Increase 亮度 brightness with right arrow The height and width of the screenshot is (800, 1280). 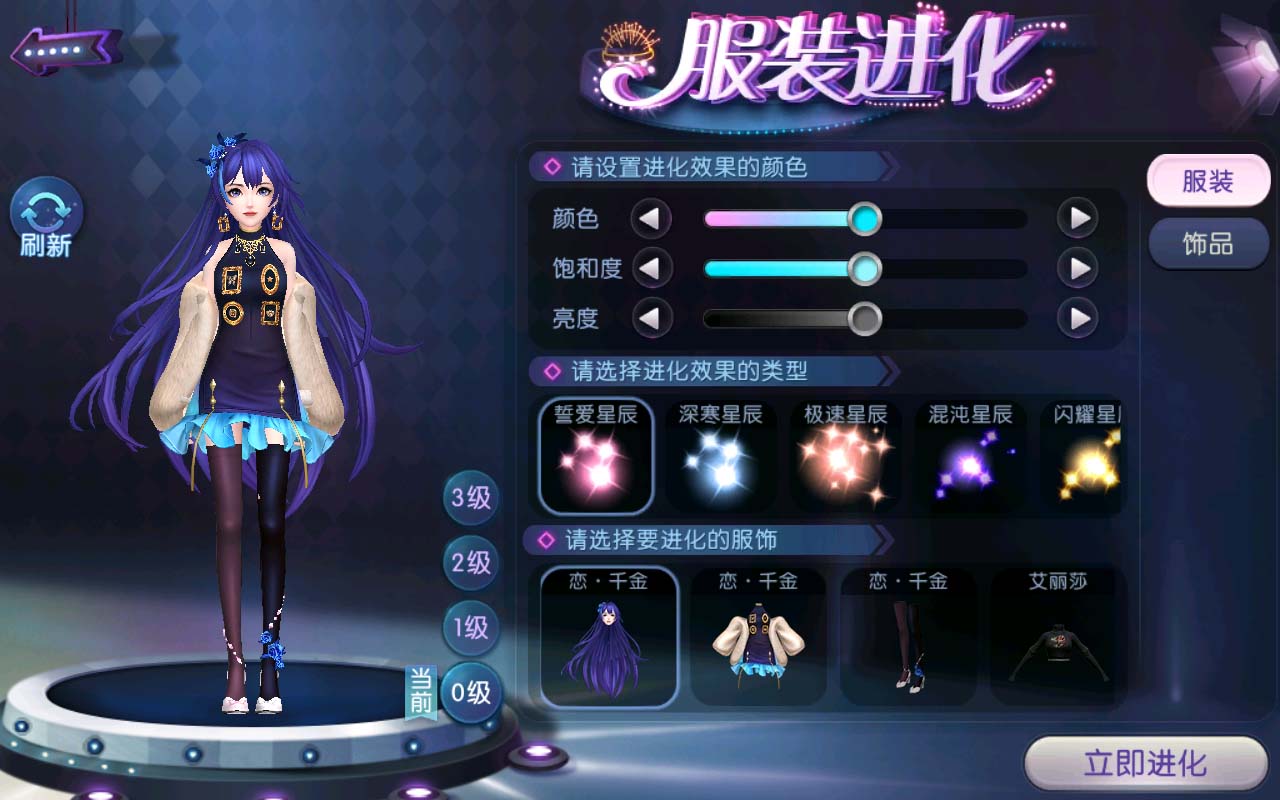tap(1078, 319)
